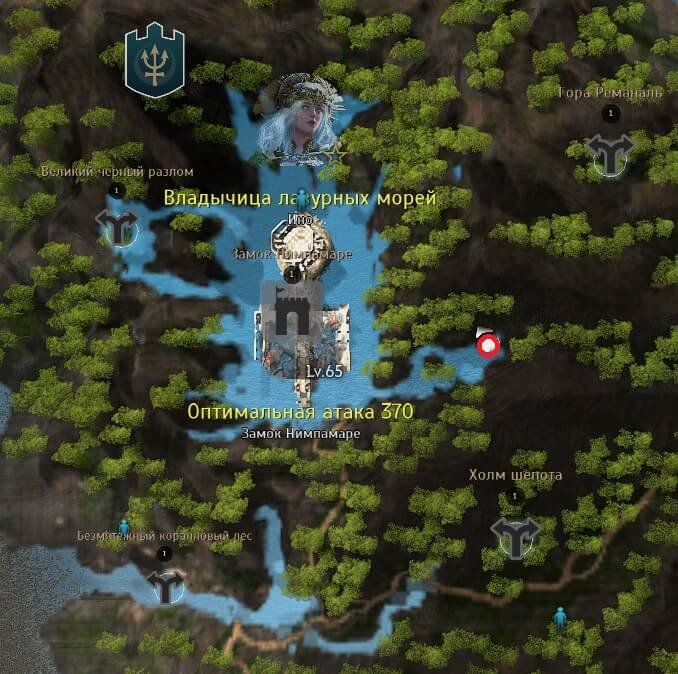Choose the Гора Реманаль node marker
The height and width of the screenshot is (674, 678).
pyautogui.click(x=609, y=154)
